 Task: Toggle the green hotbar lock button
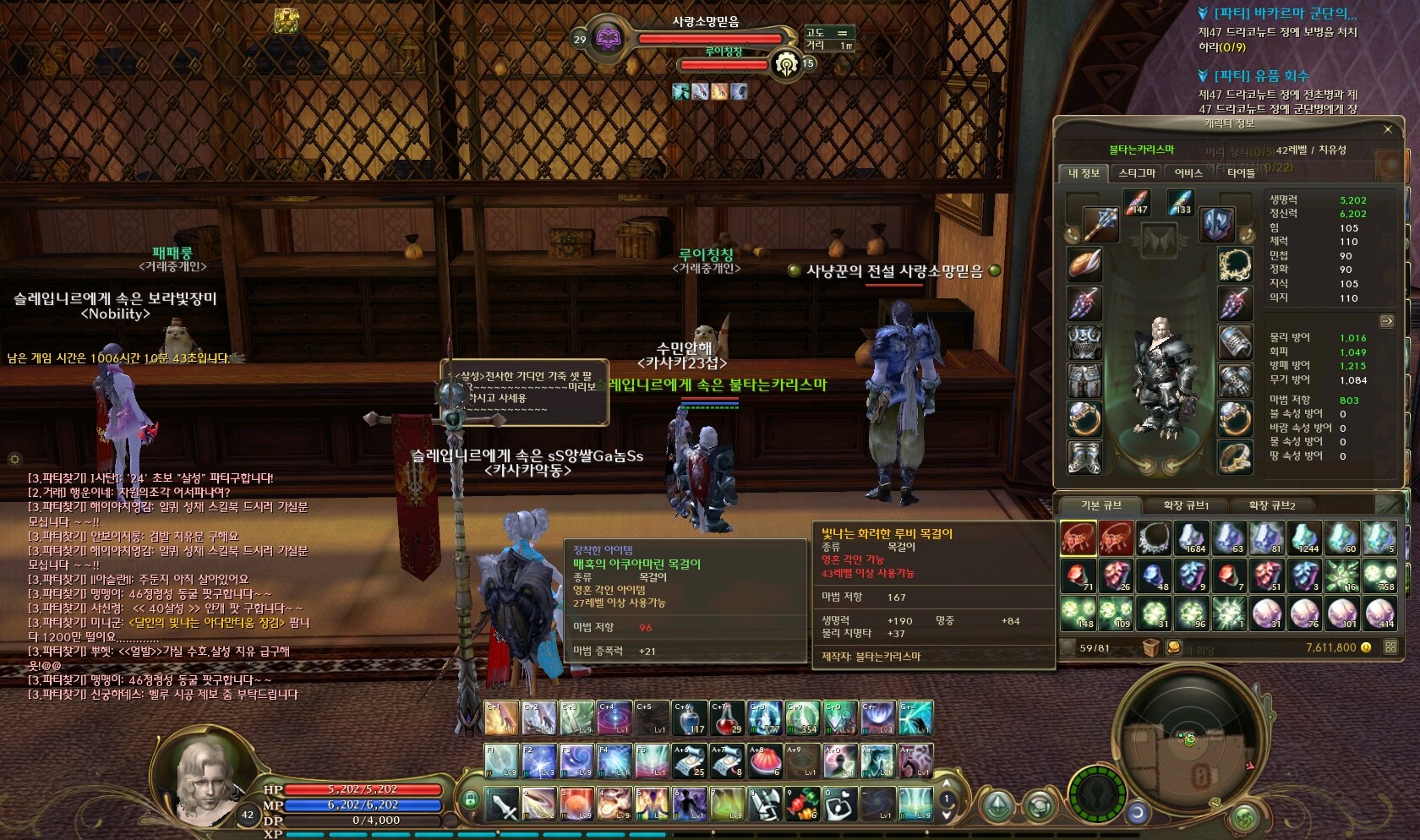470,798
